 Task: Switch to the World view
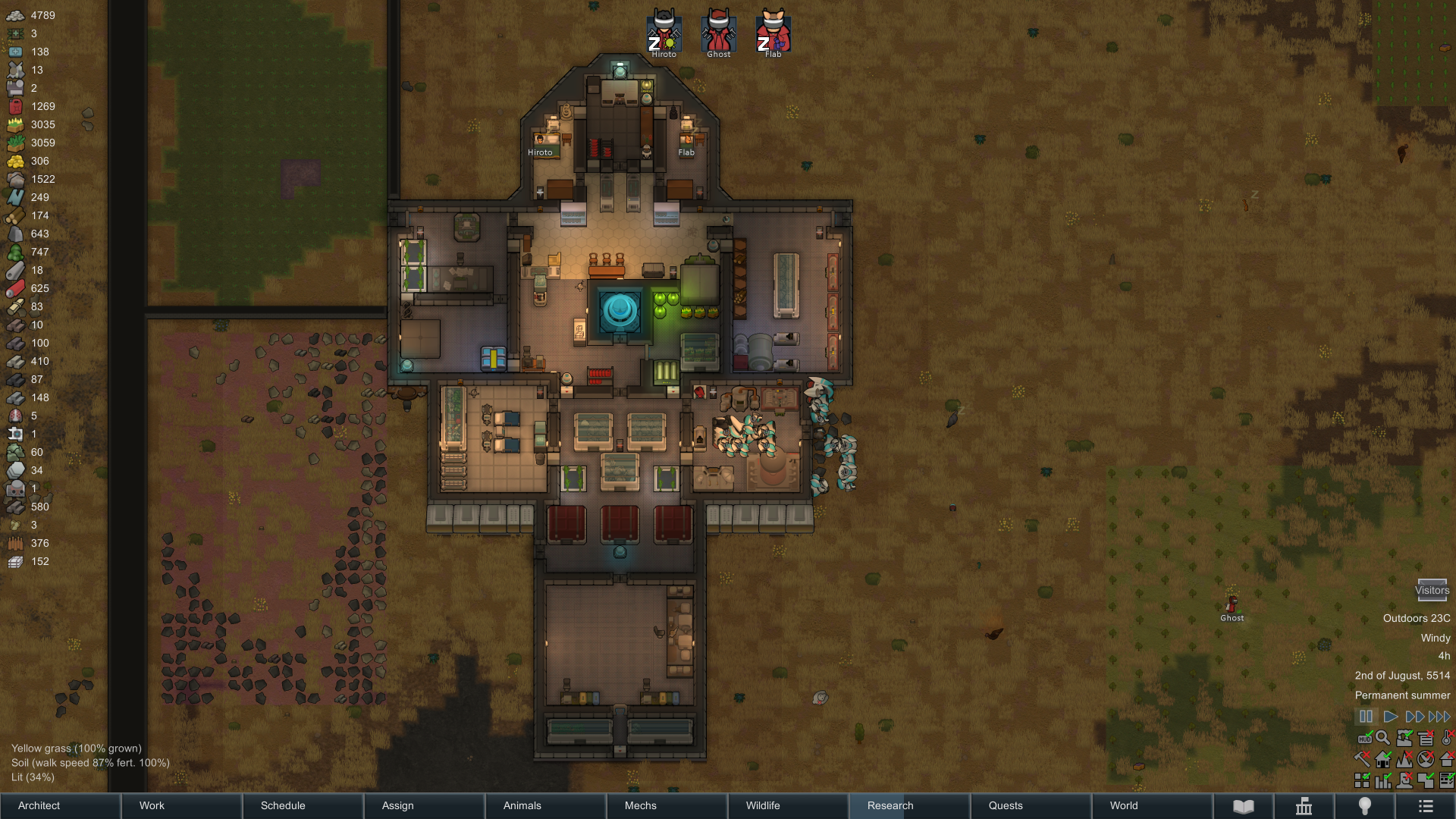coord(1153,805)
